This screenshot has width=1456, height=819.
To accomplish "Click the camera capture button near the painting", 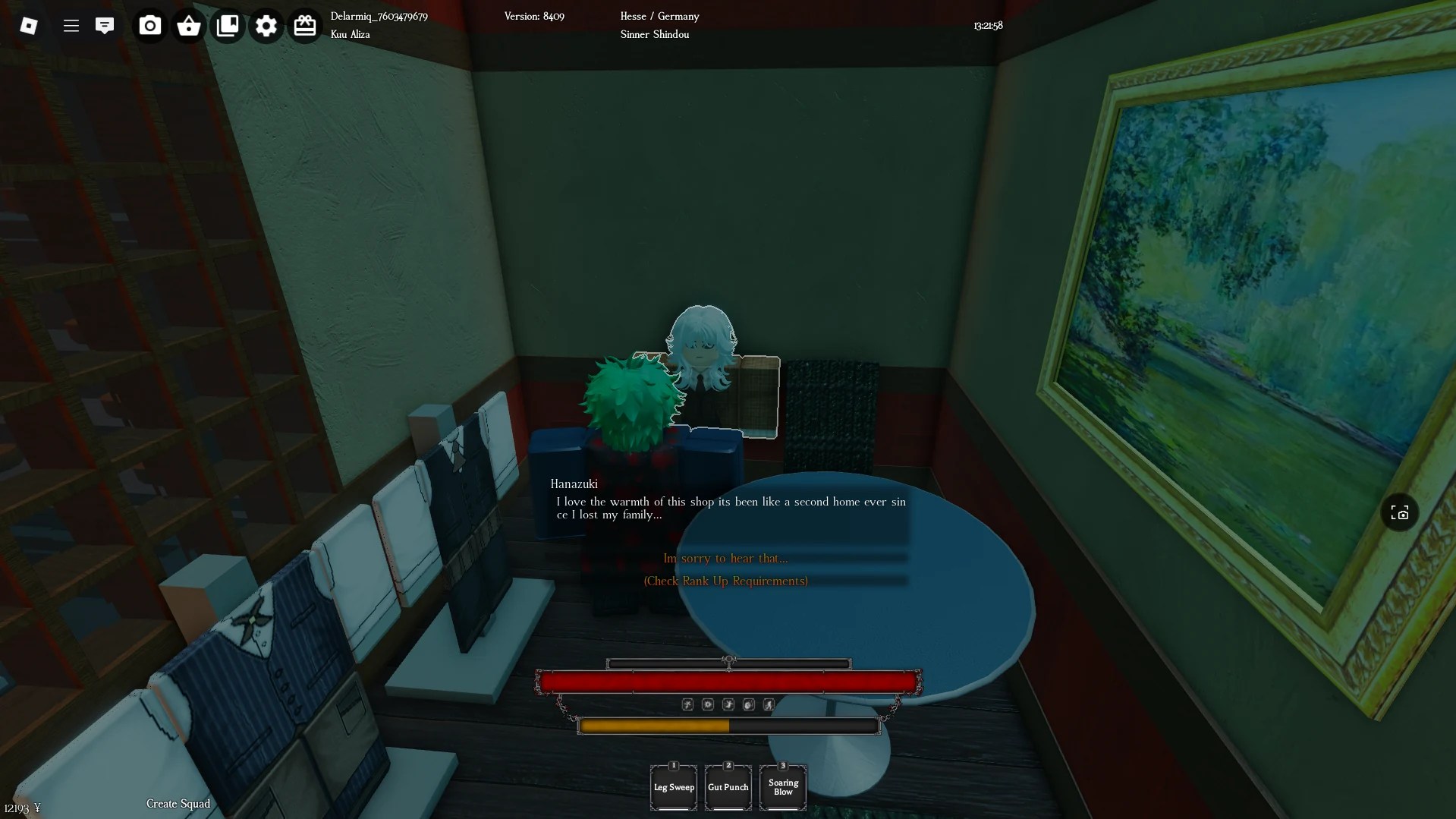I will click(1399, 512).
